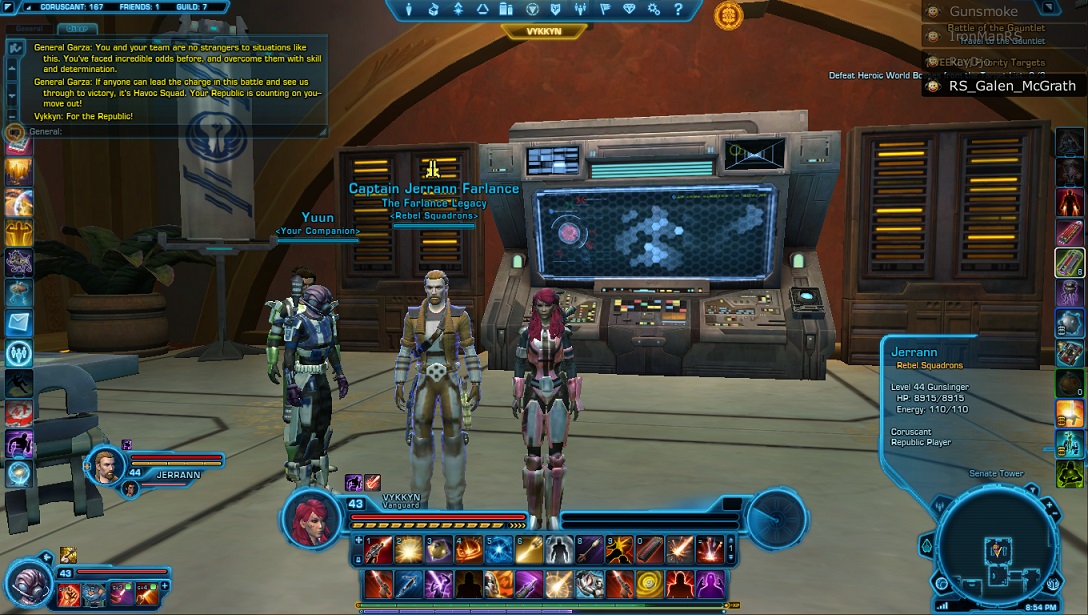1088x615 pixels.
Task: Activate the sniper rifle ability in slot 1
Action: [378, 549]
